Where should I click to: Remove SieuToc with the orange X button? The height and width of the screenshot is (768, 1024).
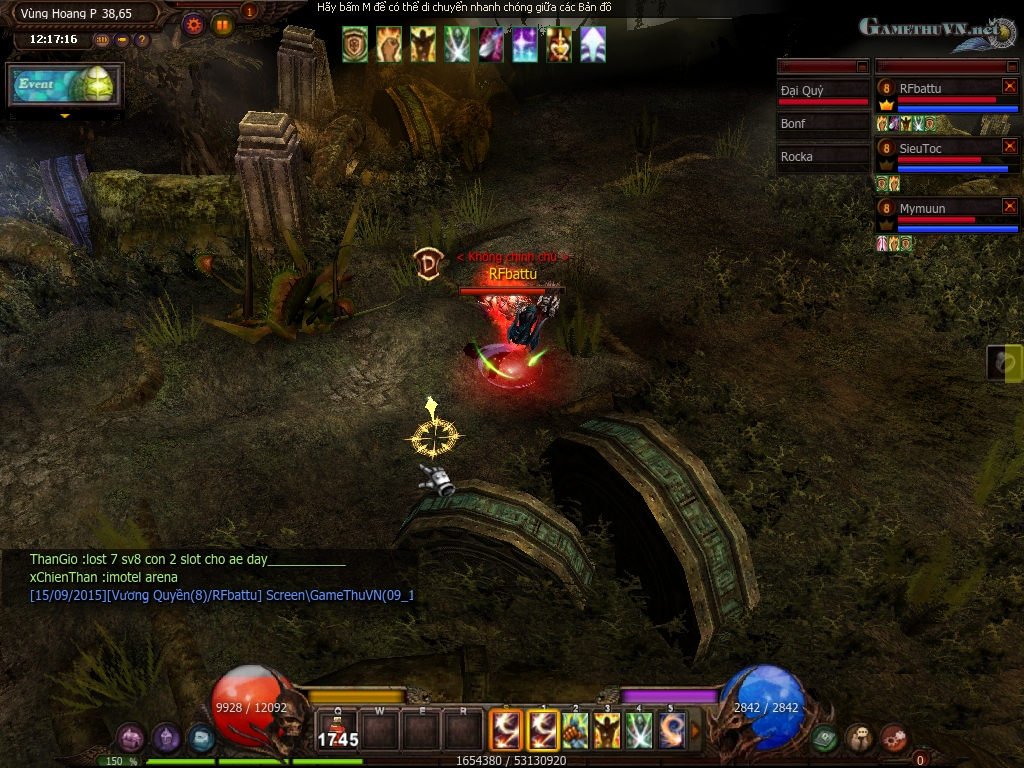click(1009, 147)
